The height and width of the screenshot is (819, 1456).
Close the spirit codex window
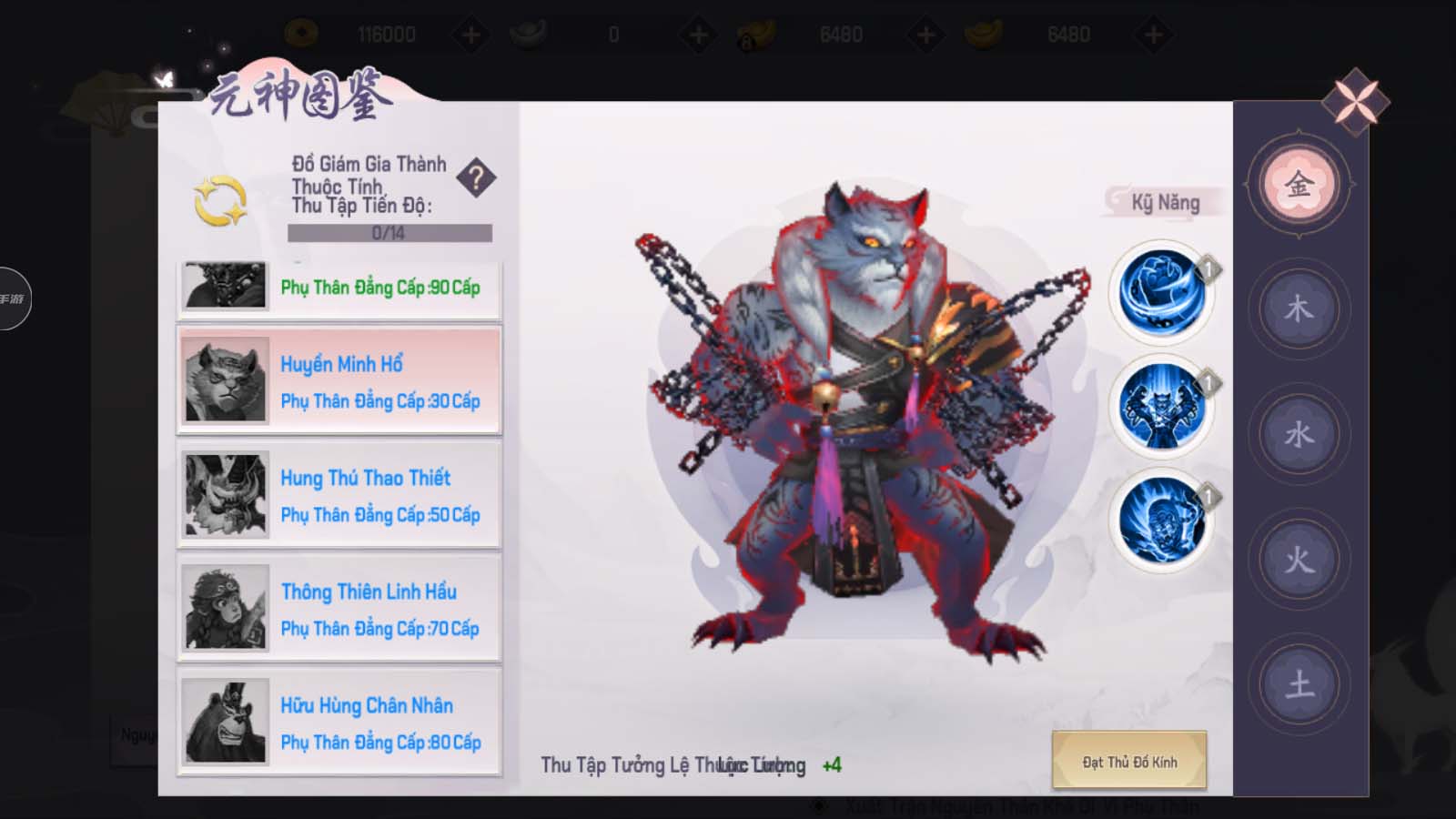point(1355,101)
